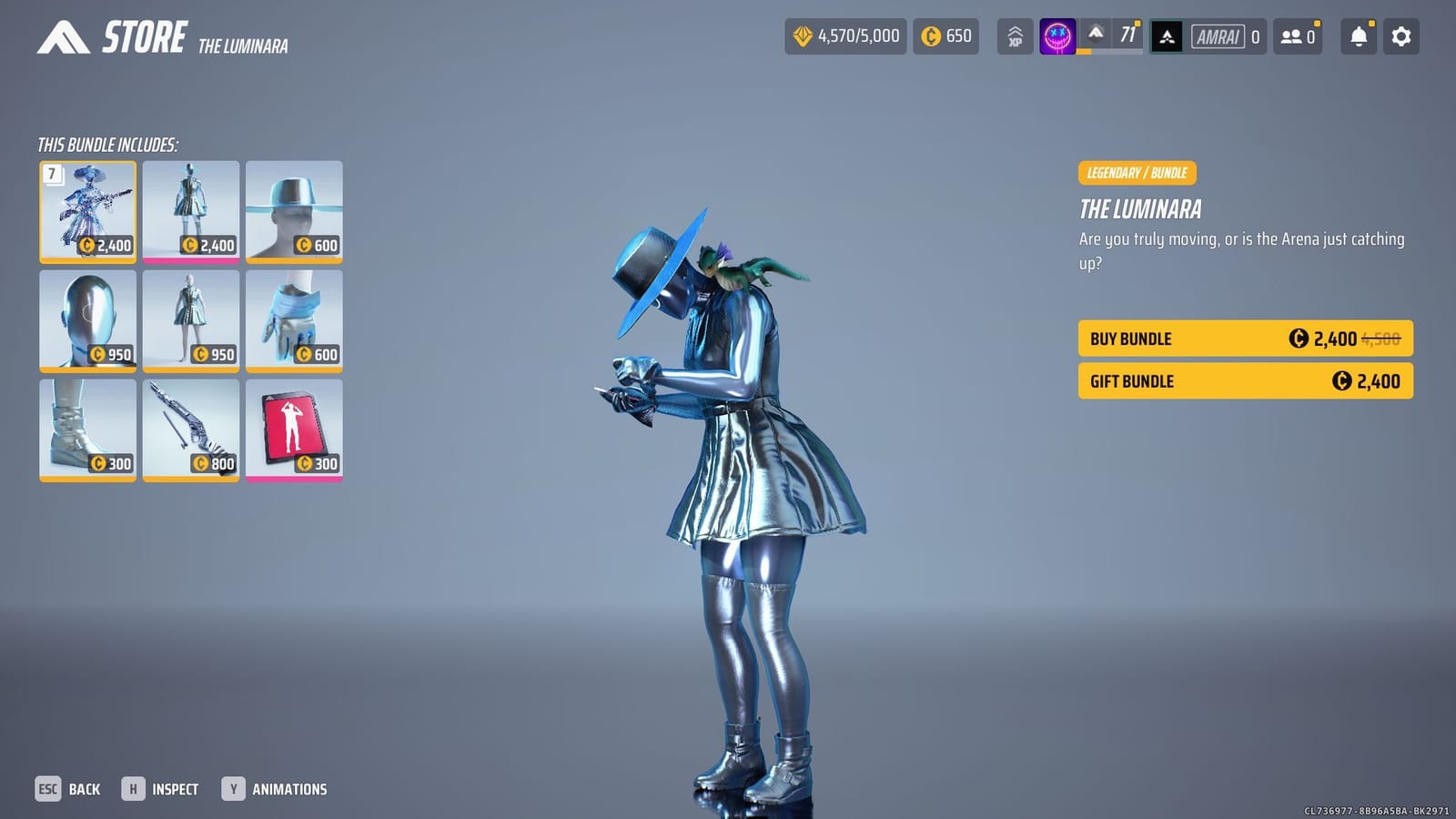
Task: Click the gold coin balance showing 650
Action: click(945, 36)
